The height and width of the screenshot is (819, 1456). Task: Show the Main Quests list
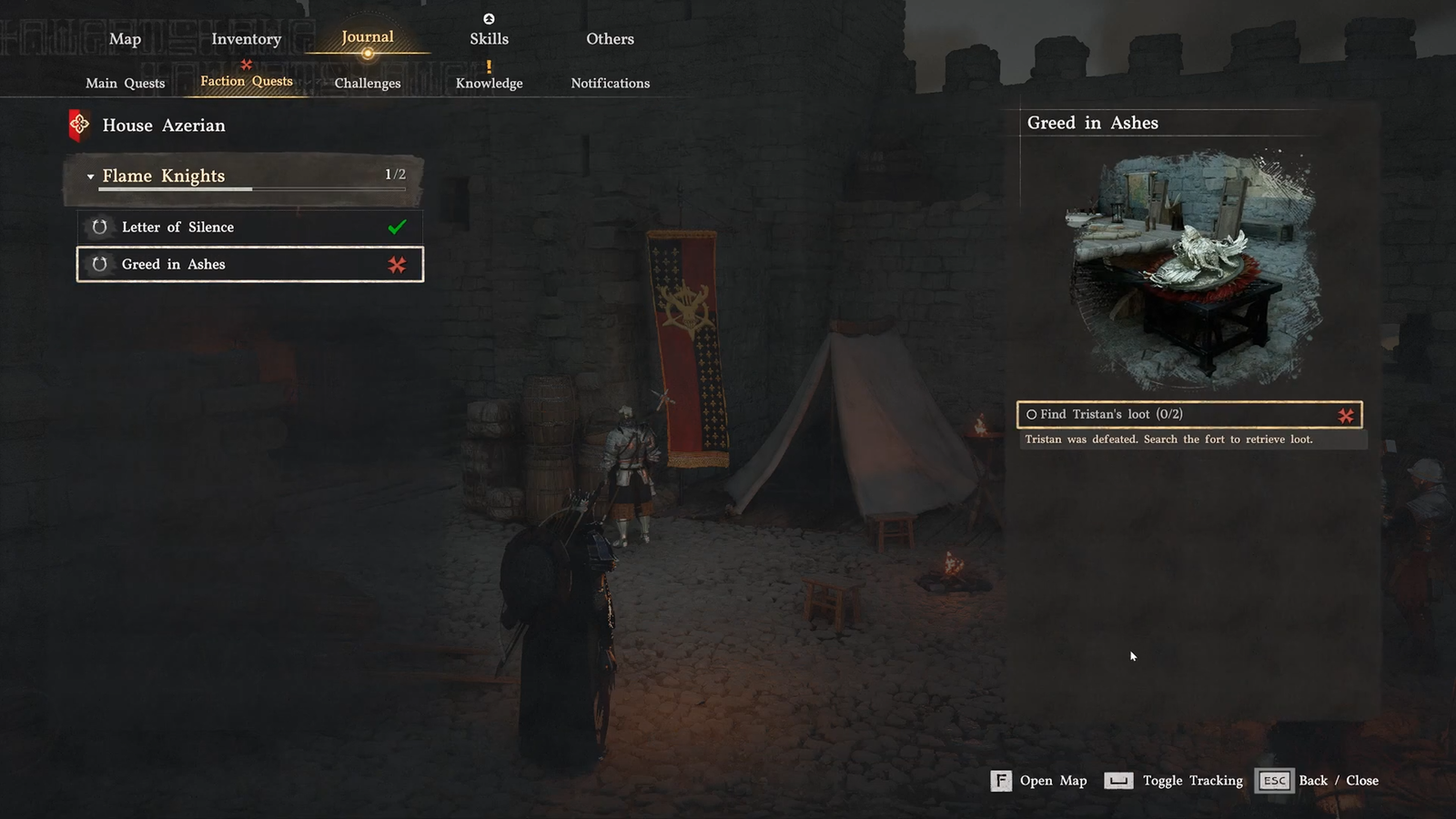point(126,83)
